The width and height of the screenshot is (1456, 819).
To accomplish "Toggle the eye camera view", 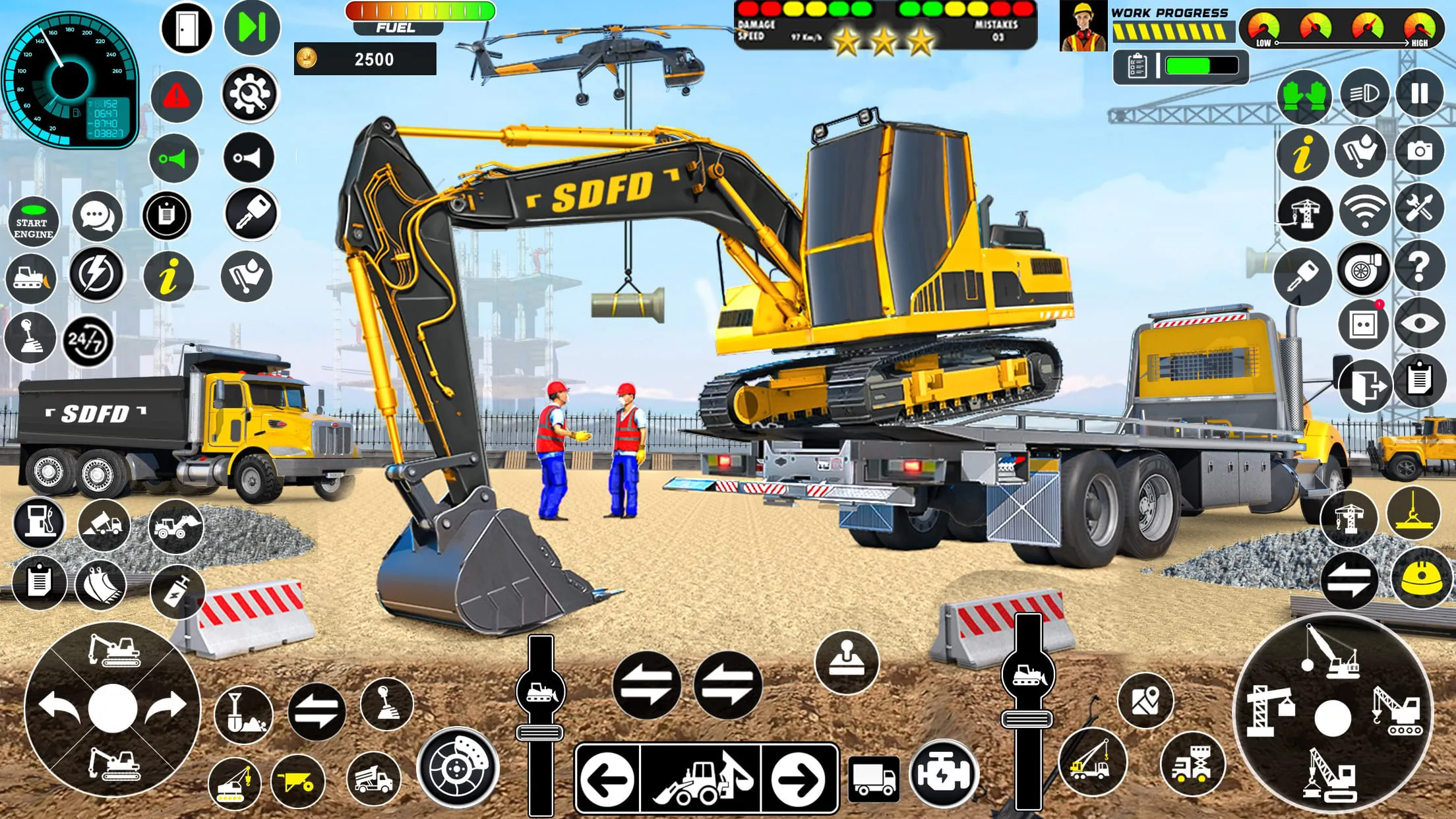I will [1420, 324].
